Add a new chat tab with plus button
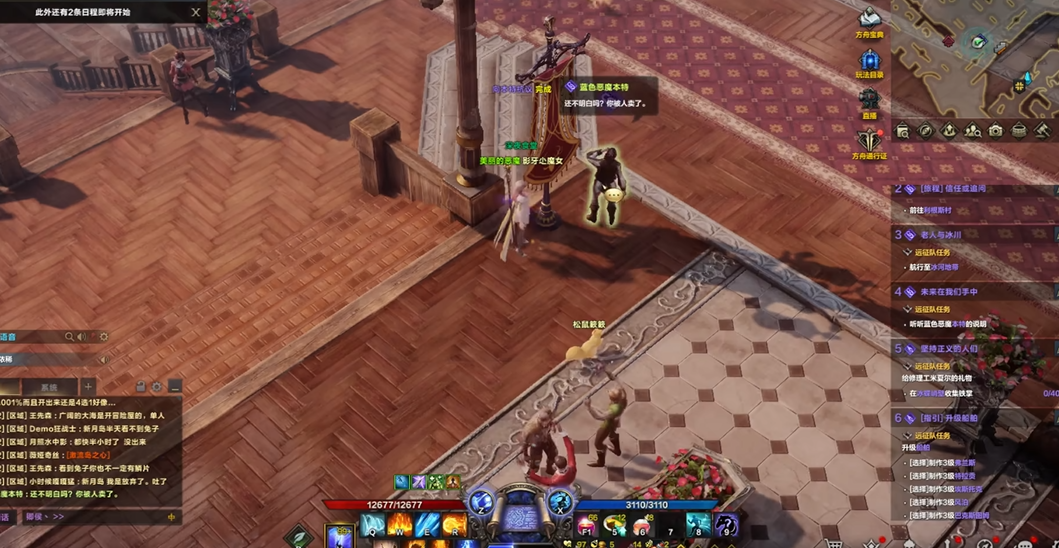1059x548 pixels. (x=88, y=386)
